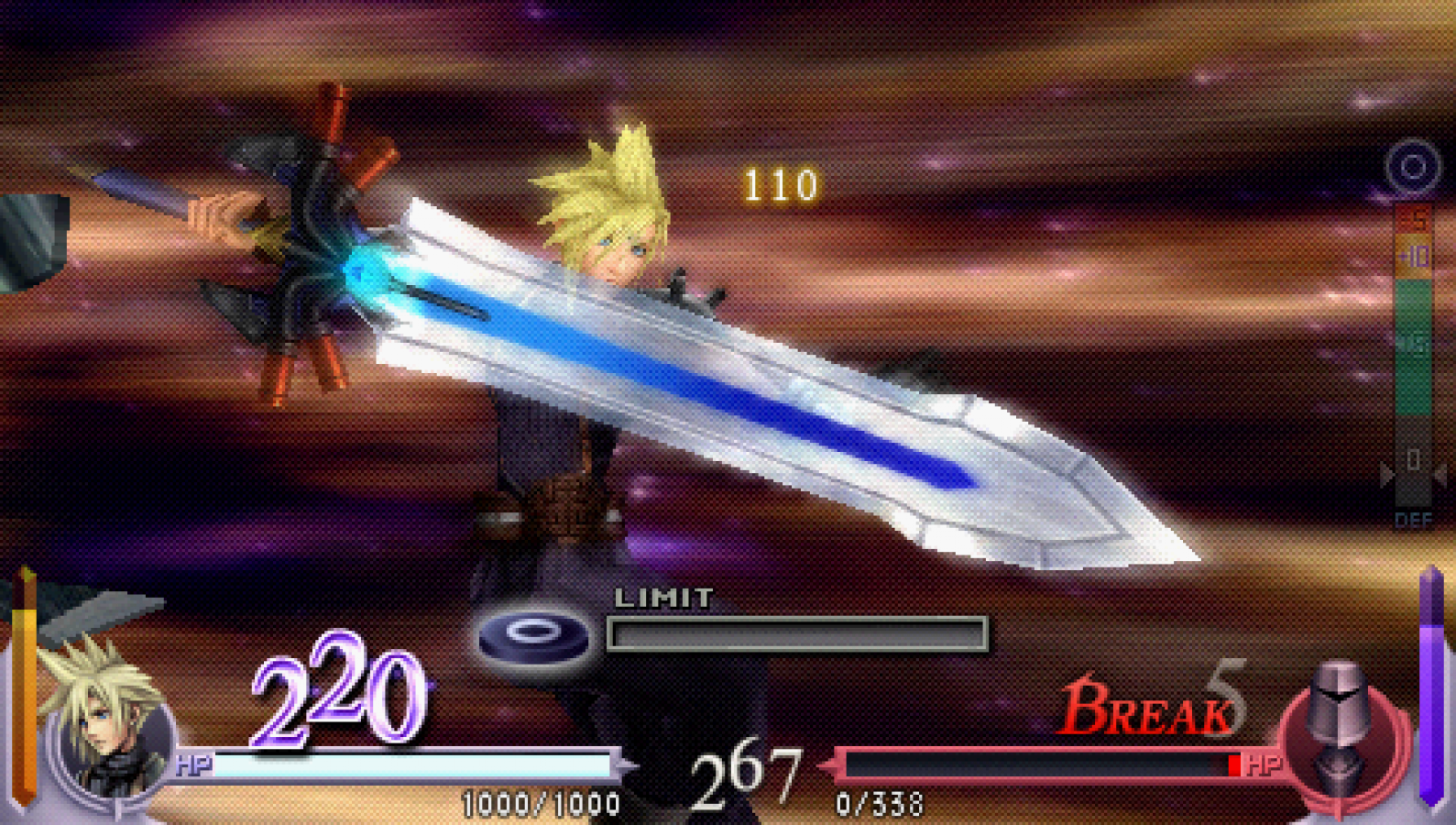Select the LIMIT header label
Image resolution: width=1456 pixels, height=825 pixels.
[x=666, y=596]
